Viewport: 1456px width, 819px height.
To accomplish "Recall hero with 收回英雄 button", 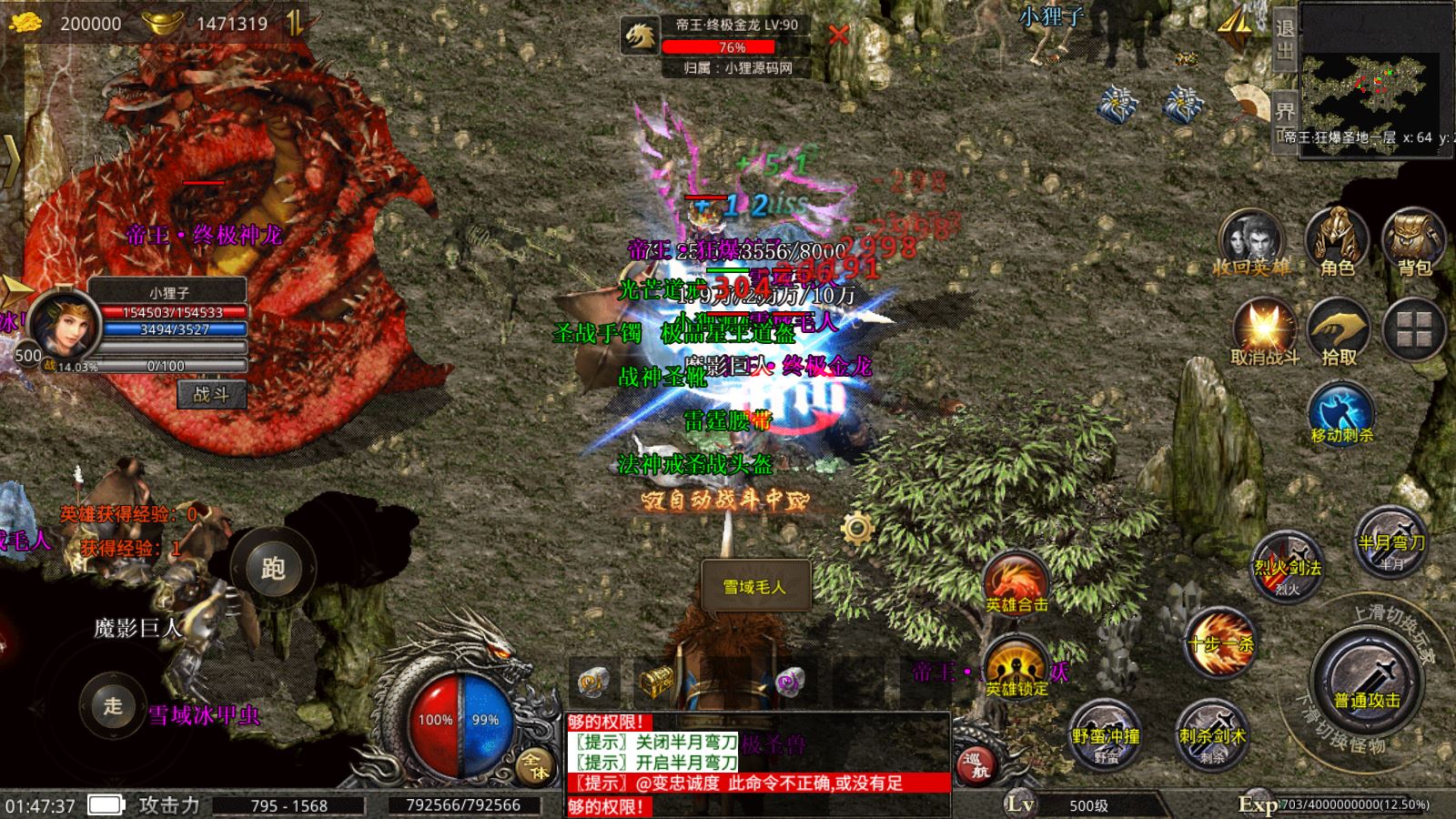I will tap(1251, 241).
